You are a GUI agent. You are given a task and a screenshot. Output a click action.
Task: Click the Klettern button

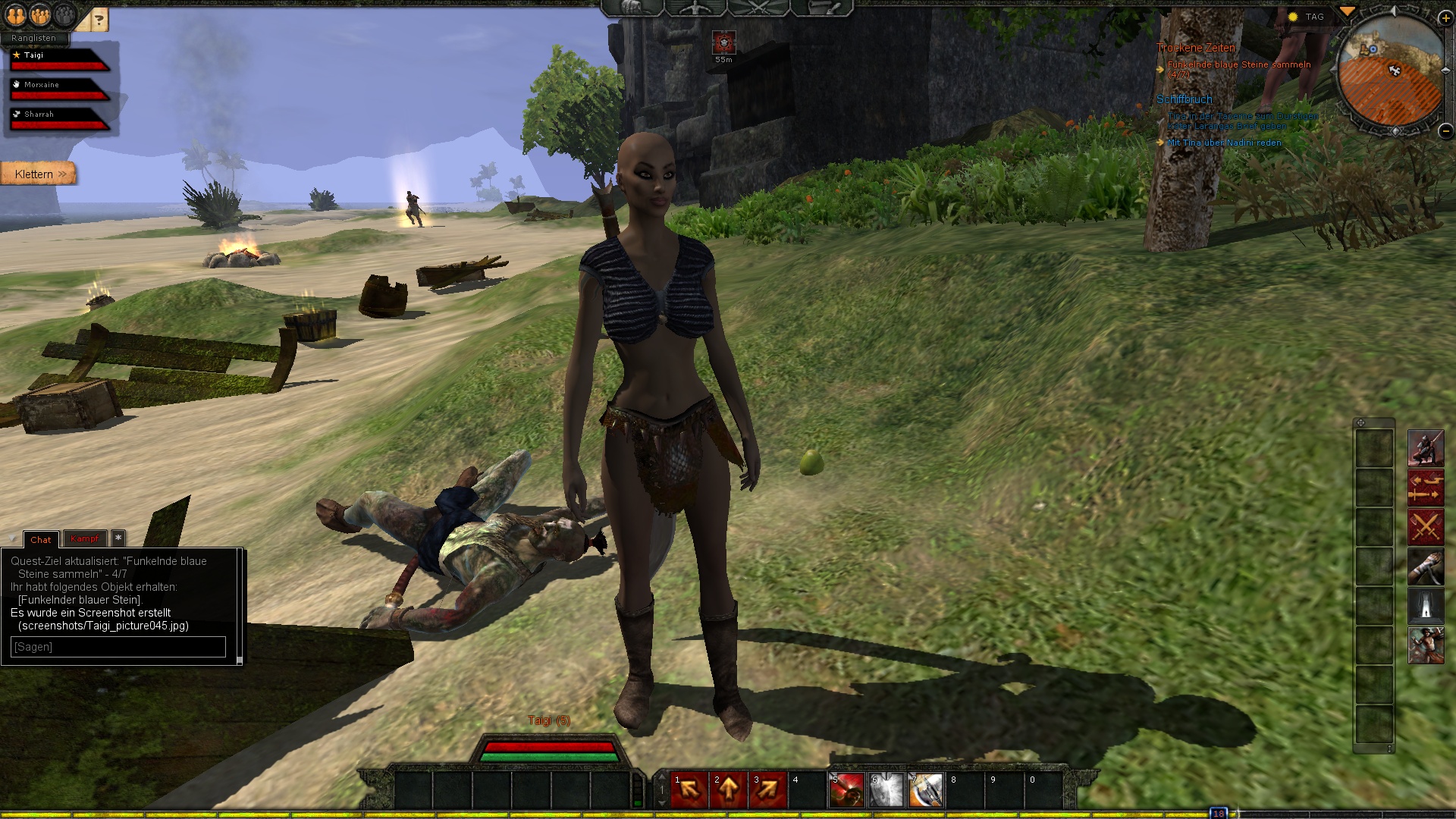(38, 174)
